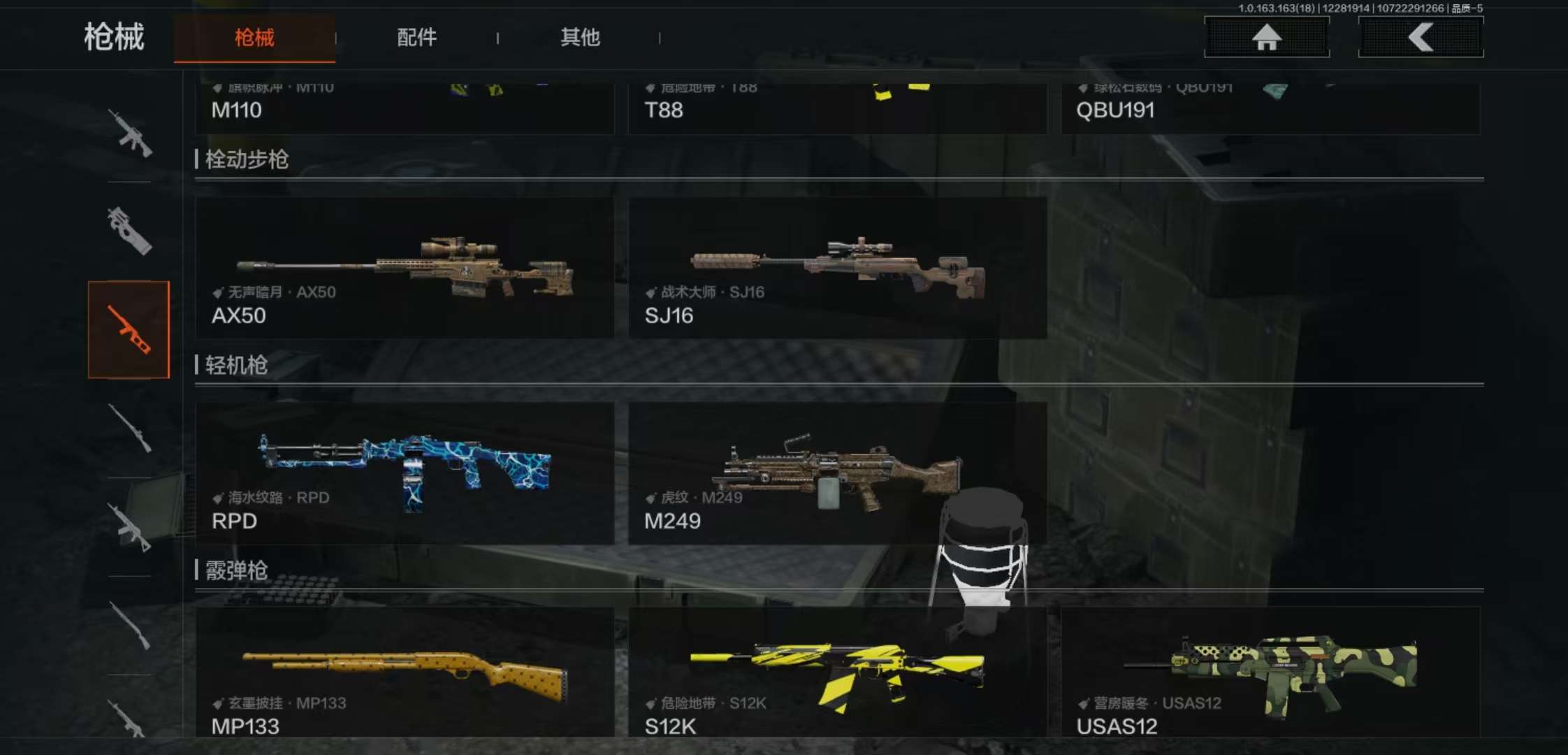Select the AX50 sniper rifle card

click(x=405, y=268)
